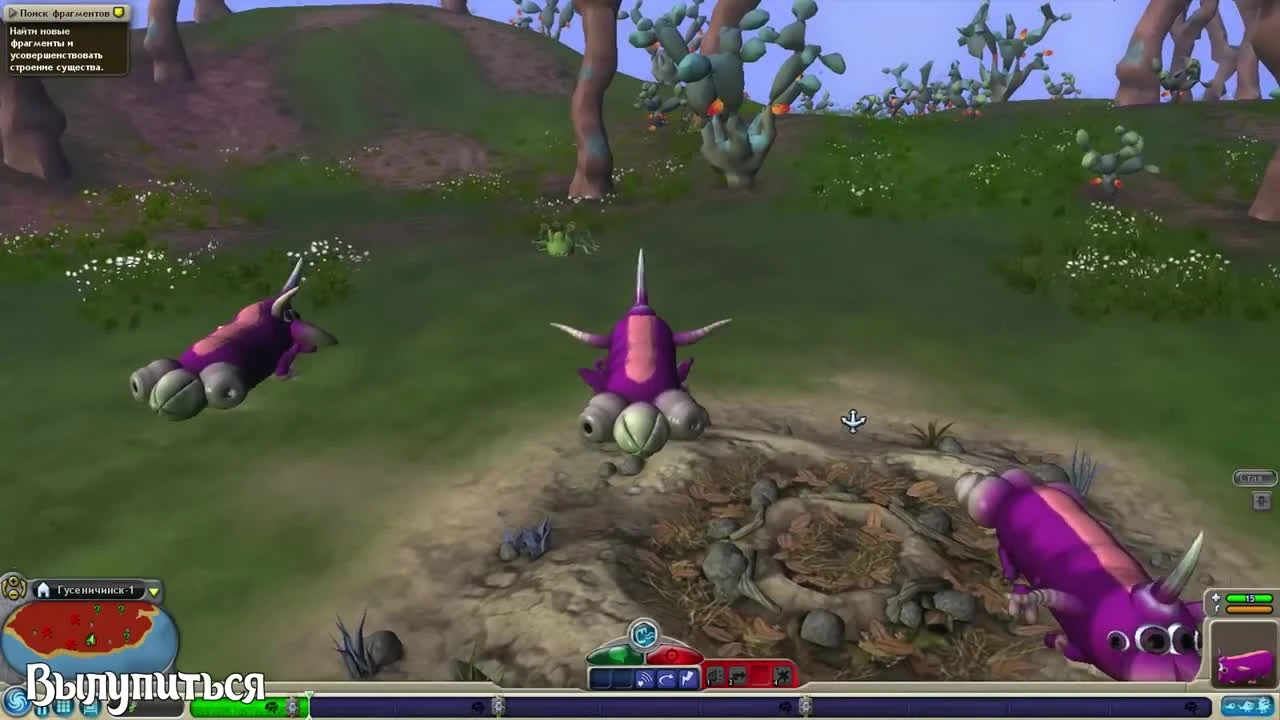Select the Bite attack in slot 1
Viewport: 1280px width, 720px height.
[716, 675]
